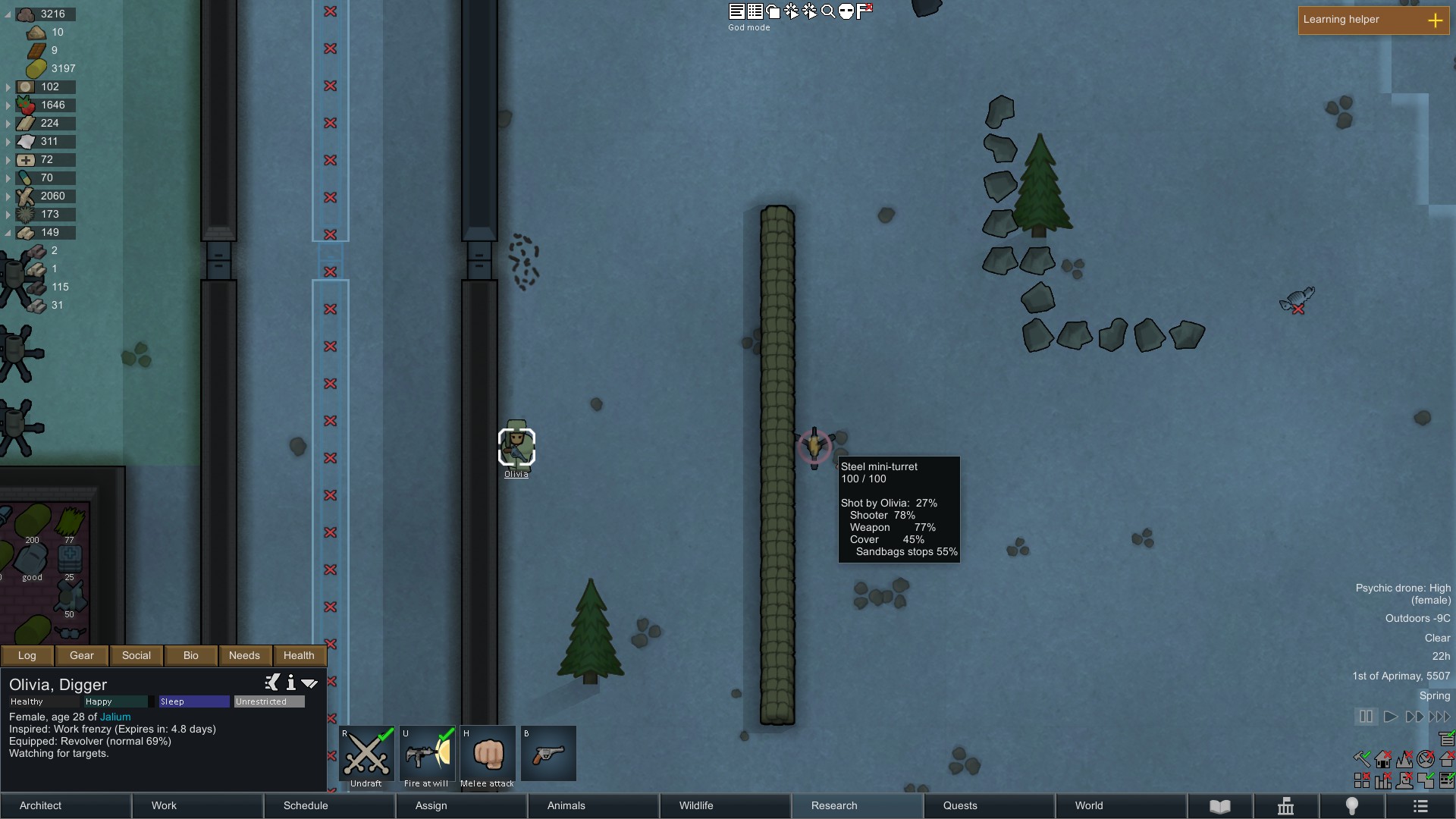Open the Work tab

pos(198,805)
